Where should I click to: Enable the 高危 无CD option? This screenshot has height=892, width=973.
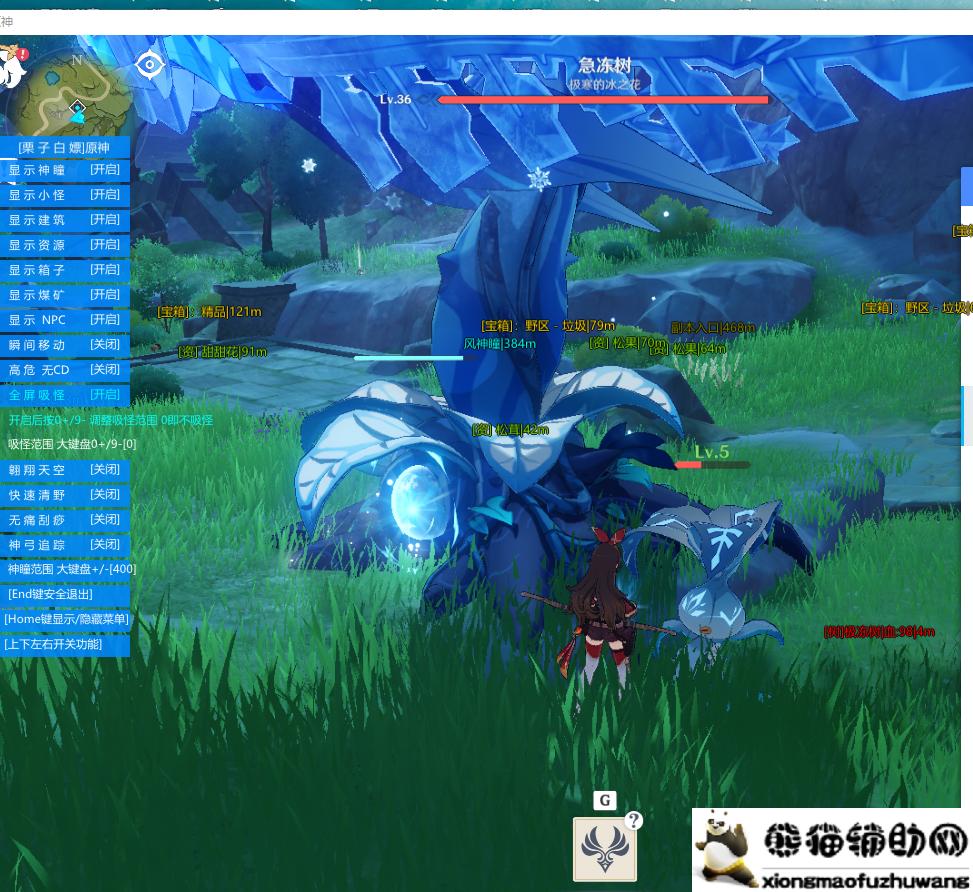65,370
